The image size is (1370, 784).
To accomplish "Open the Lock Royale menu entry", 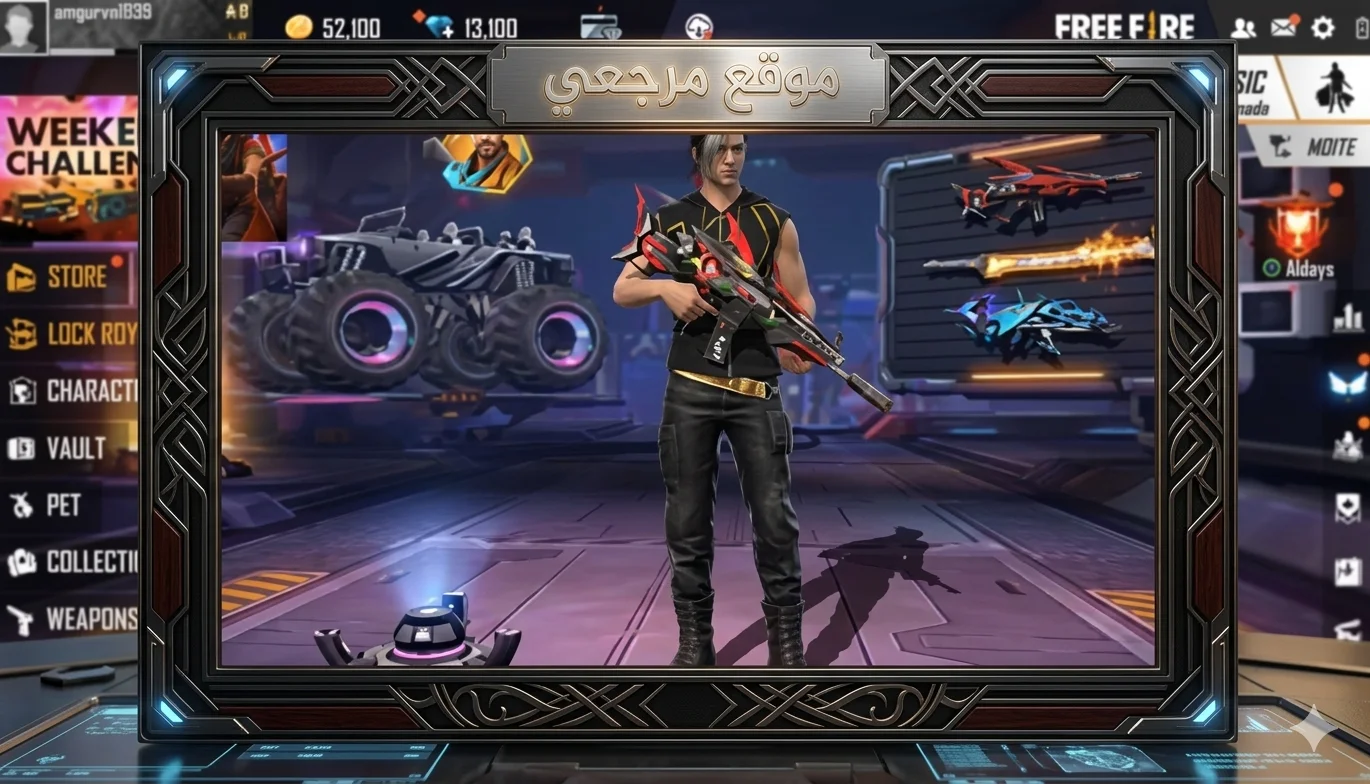I will coord(70,334).
